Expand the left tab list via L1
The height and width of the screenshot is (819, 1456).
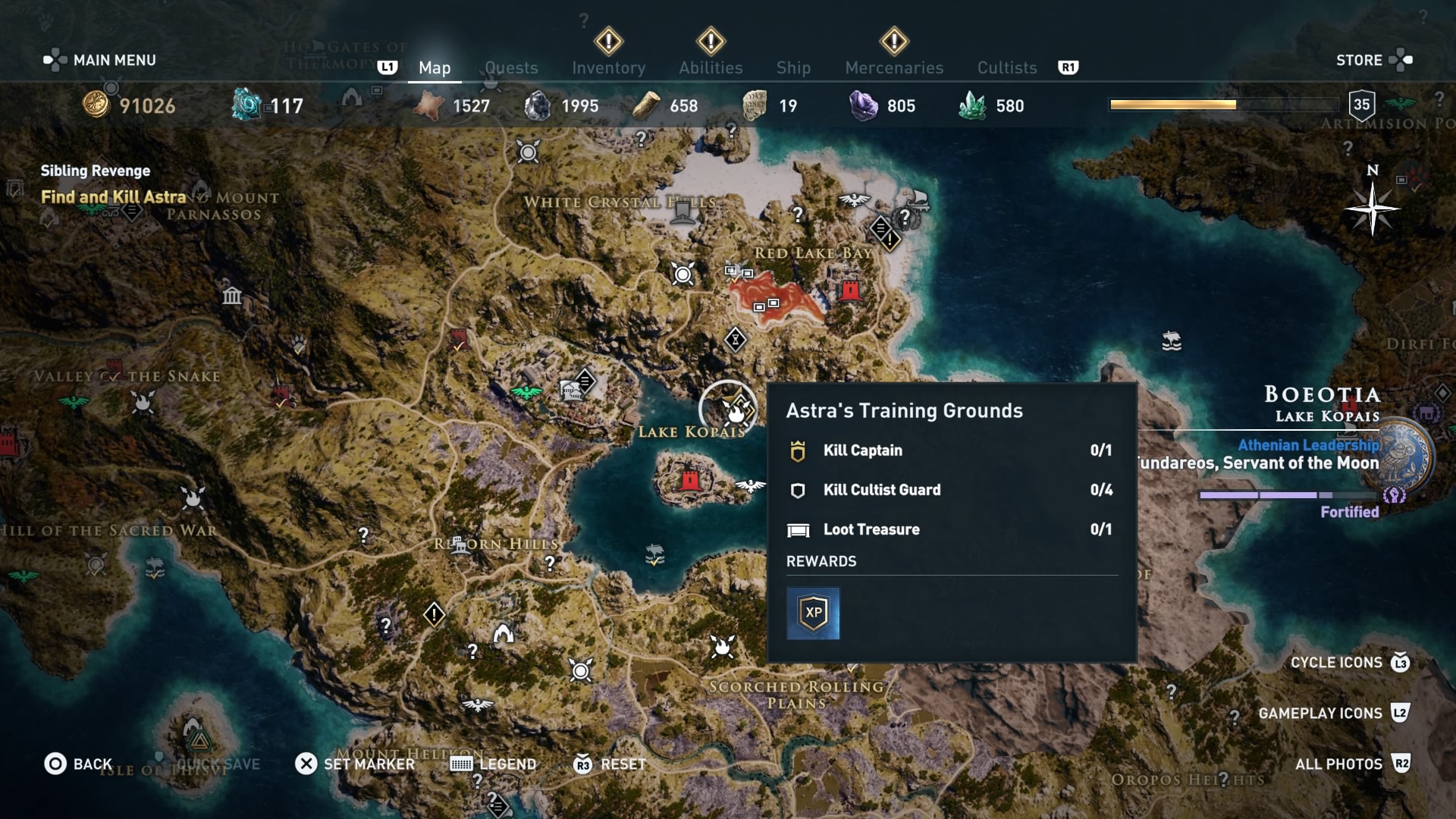point(388,67)
